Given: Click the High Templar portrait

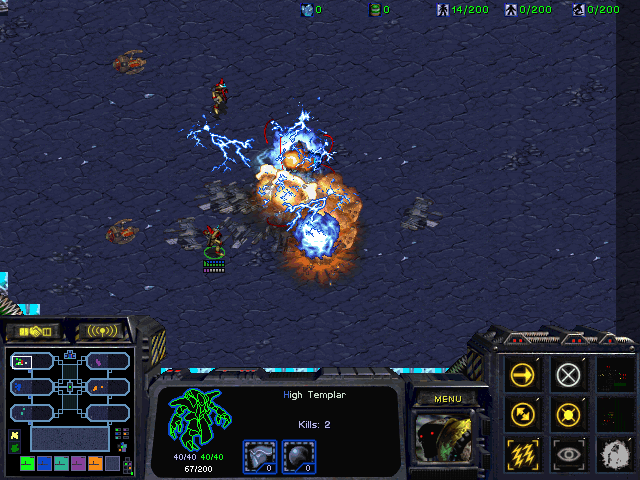Looking at the screenshot, I should [444, 439].
